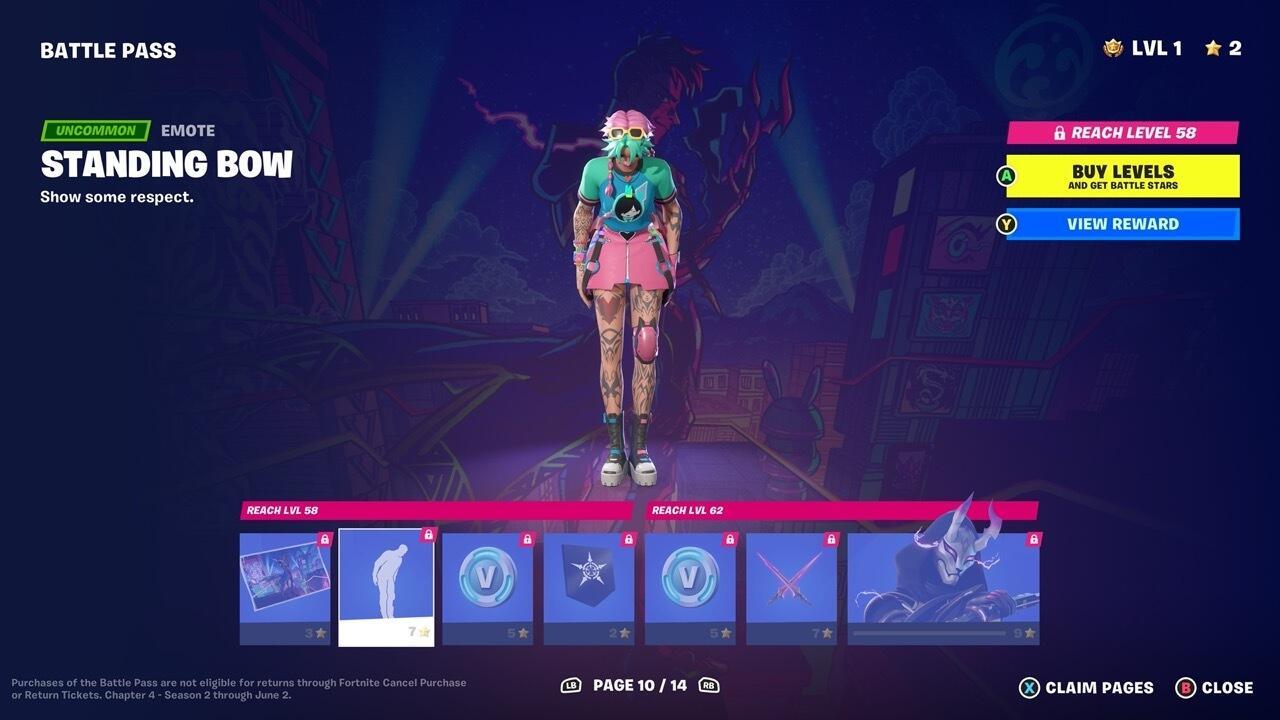Select the crossed pickaxe reward tile
1280x720 pixels.
pos(790,585)
